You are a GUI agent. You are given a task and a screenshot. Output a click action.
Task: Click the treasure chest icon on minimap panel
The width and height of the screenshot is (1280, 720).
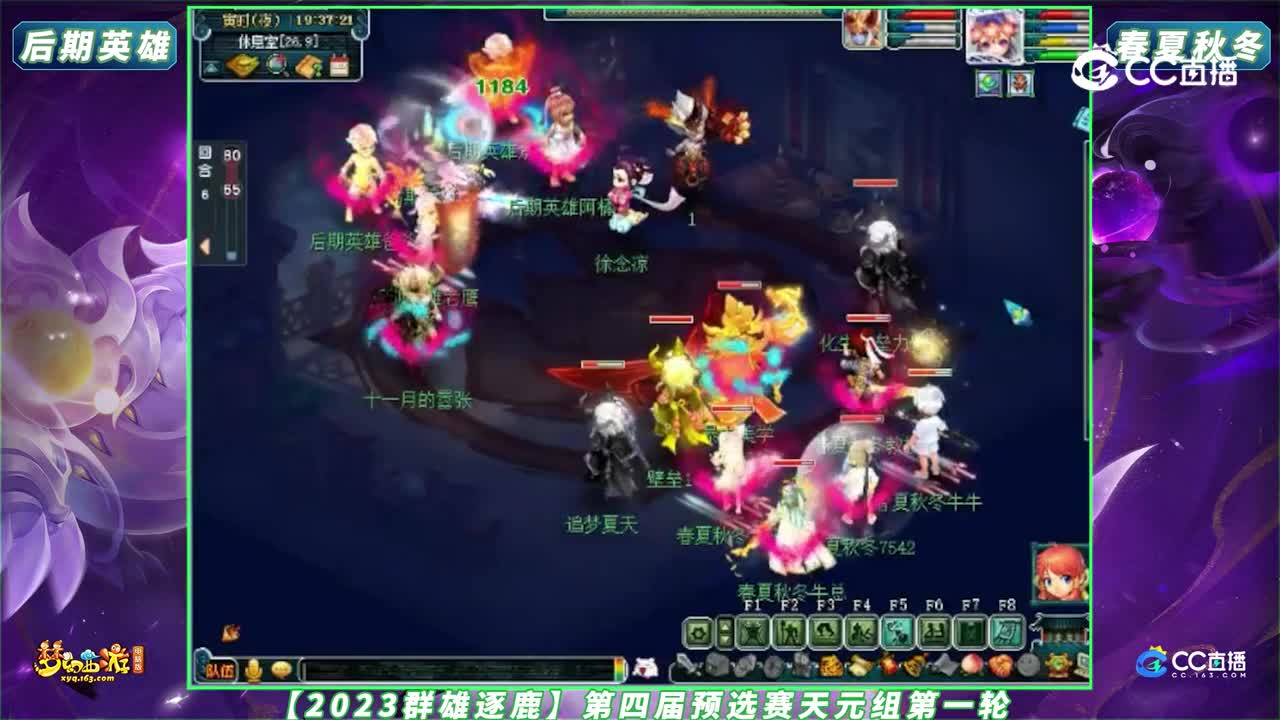pos(242,65)
